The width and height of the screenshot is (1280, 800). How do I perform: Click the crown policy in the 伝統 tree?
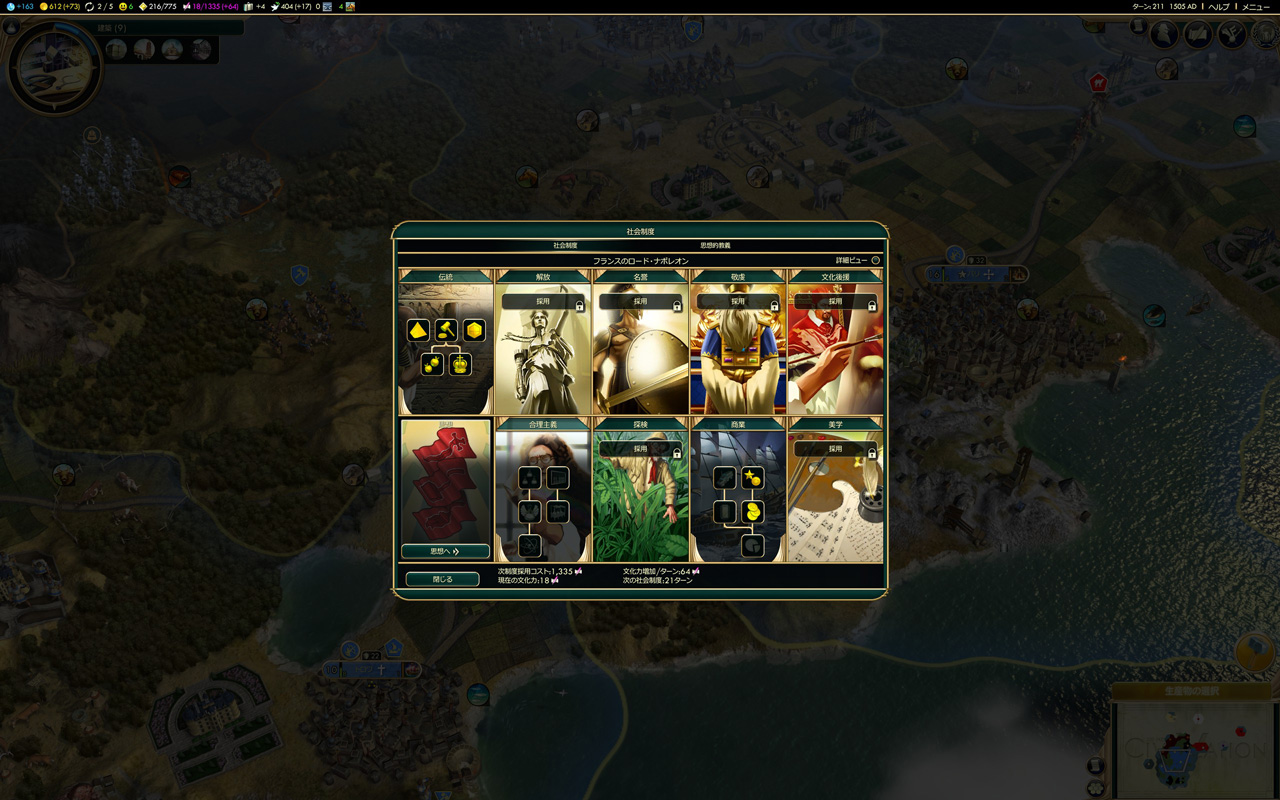(460, 364)
